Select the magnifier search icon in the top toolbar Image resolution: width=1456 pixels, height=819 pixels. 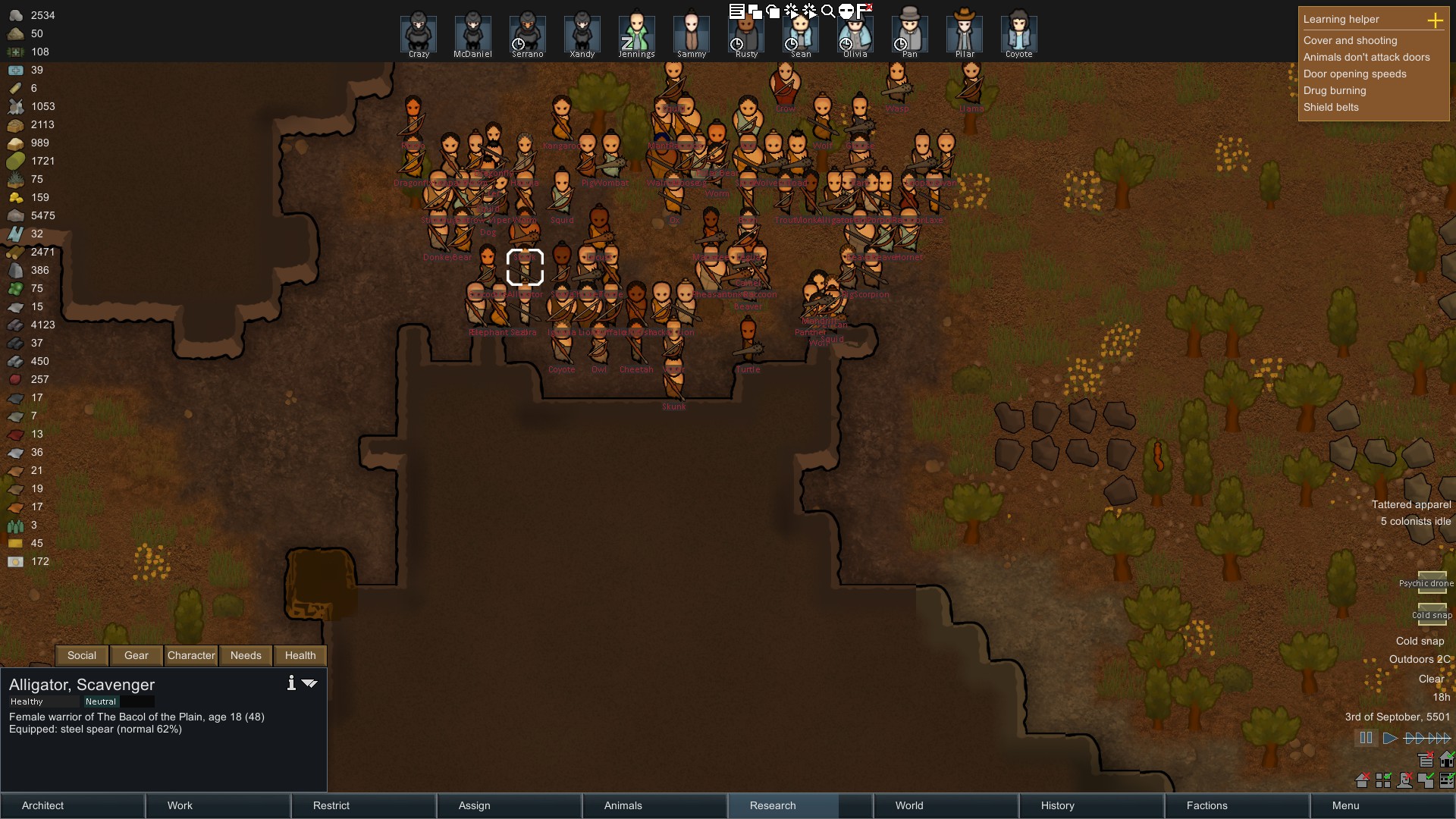(829, 11)
